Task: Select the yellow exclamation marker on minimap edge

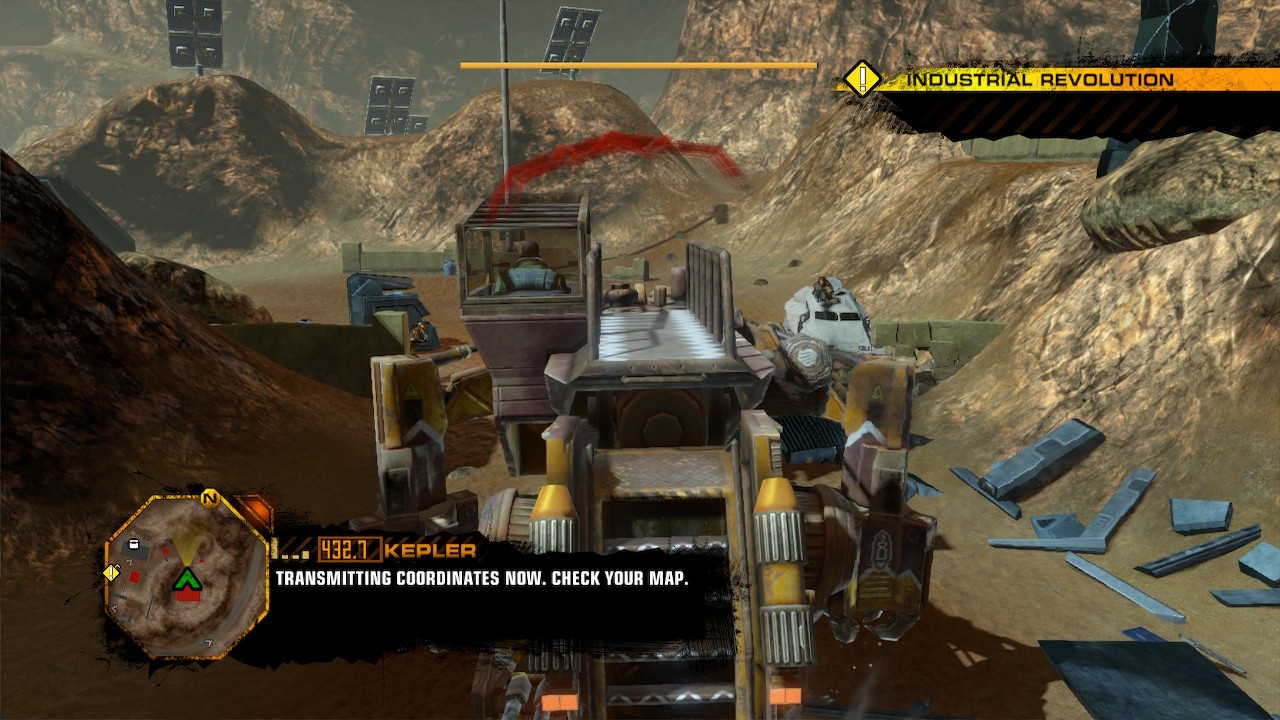Action: point(111,573)
